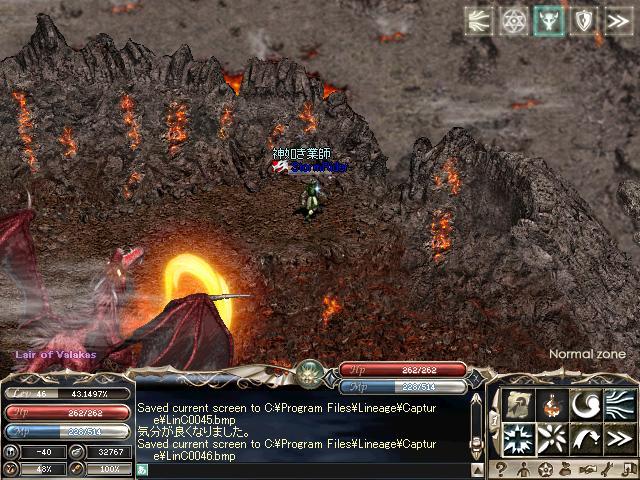The image size is (640, 480).
Task: Activate the double chevron hotbar skill
Action: [x=619, y=438]
